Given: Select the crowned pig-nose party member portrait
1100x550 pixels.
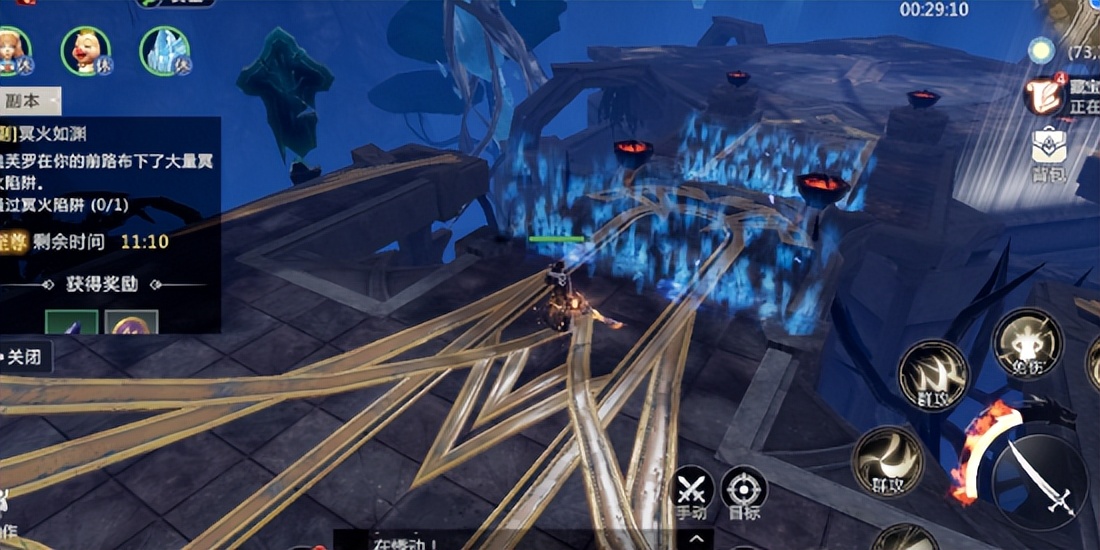Looking at the screenshot, I should click(x=86, y=50).
